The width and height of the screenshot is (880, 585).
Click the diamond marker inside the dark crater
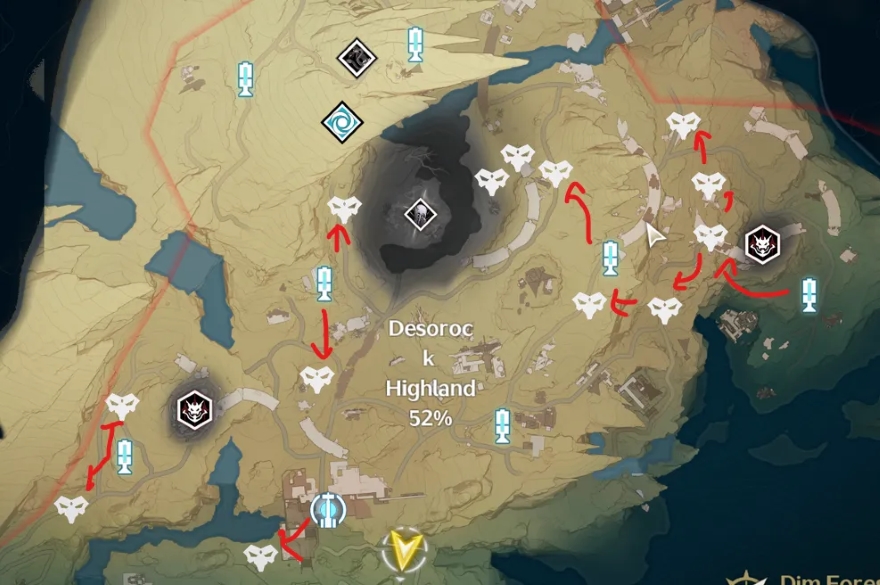418,213
